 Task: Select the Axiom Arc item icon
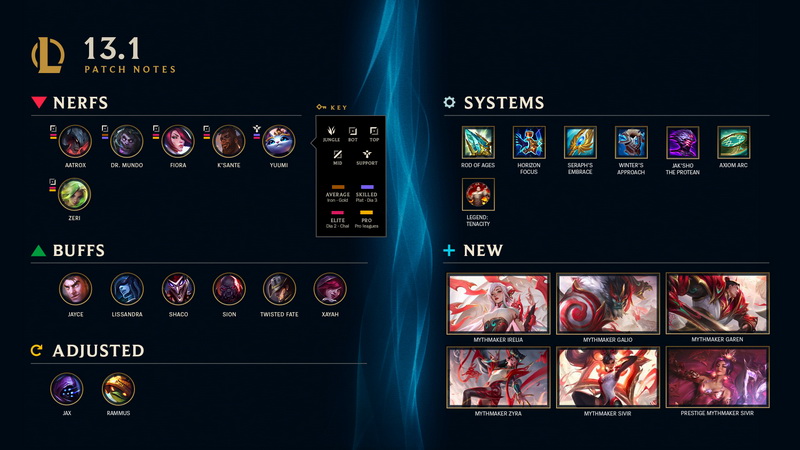pyautogui.click(x=734, y=143)
